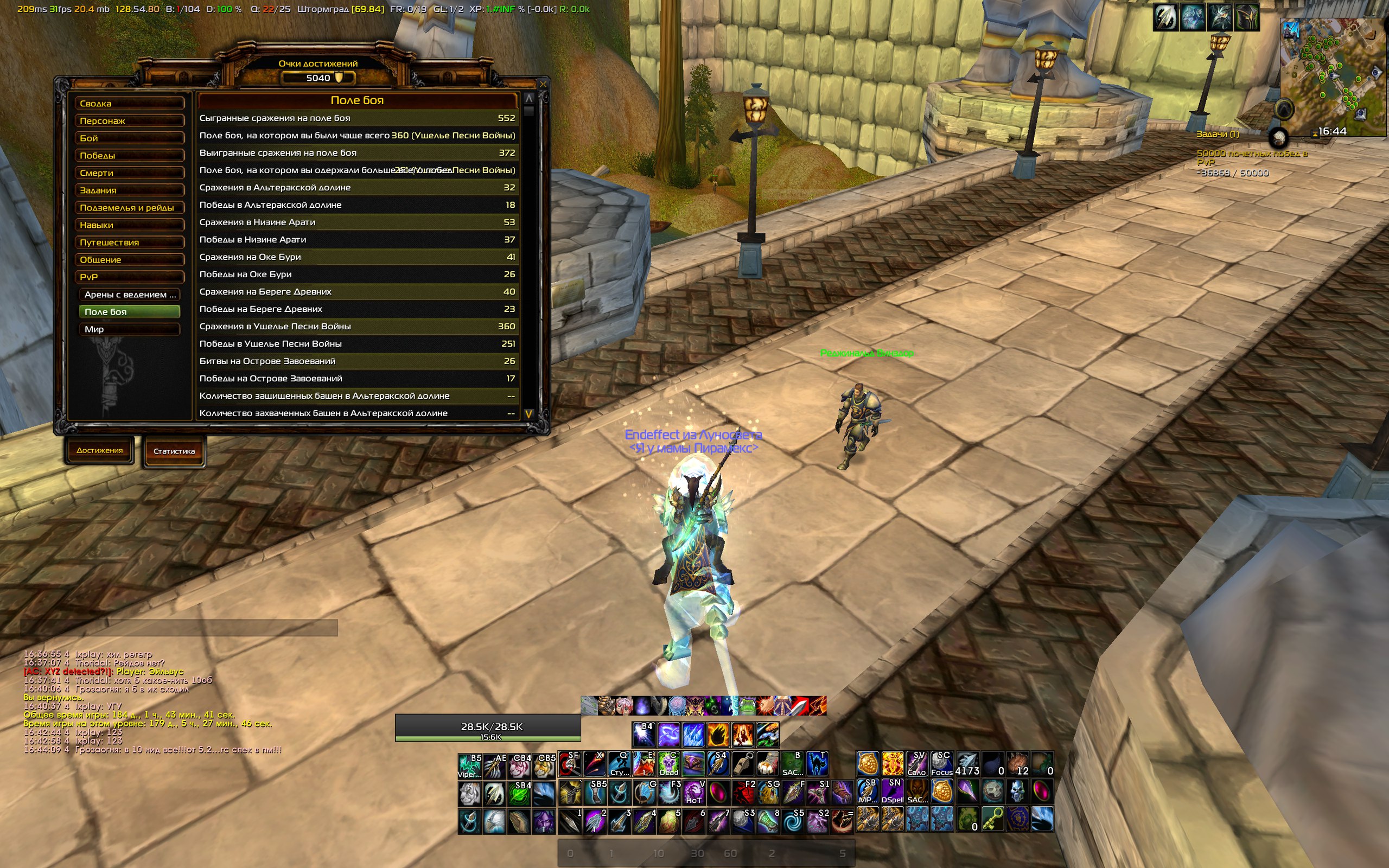The width and height of the screenshot is (1389, 868).
Task: Switch to the Статистика tab
Action: (x=174, y=451)
